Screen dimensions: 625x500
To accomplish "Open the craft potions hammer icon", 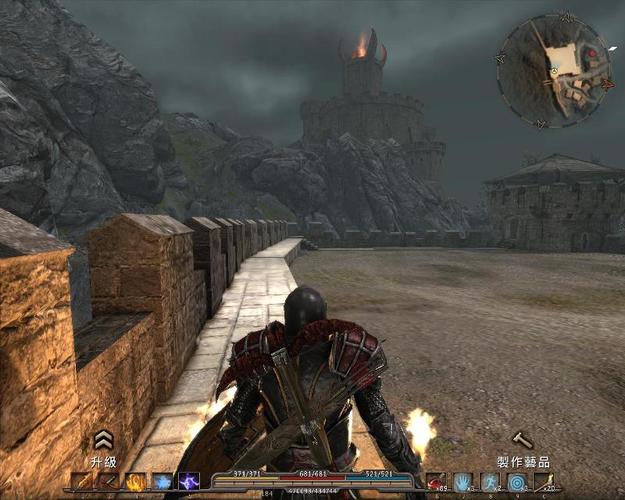I will click(x=522, y=440).
